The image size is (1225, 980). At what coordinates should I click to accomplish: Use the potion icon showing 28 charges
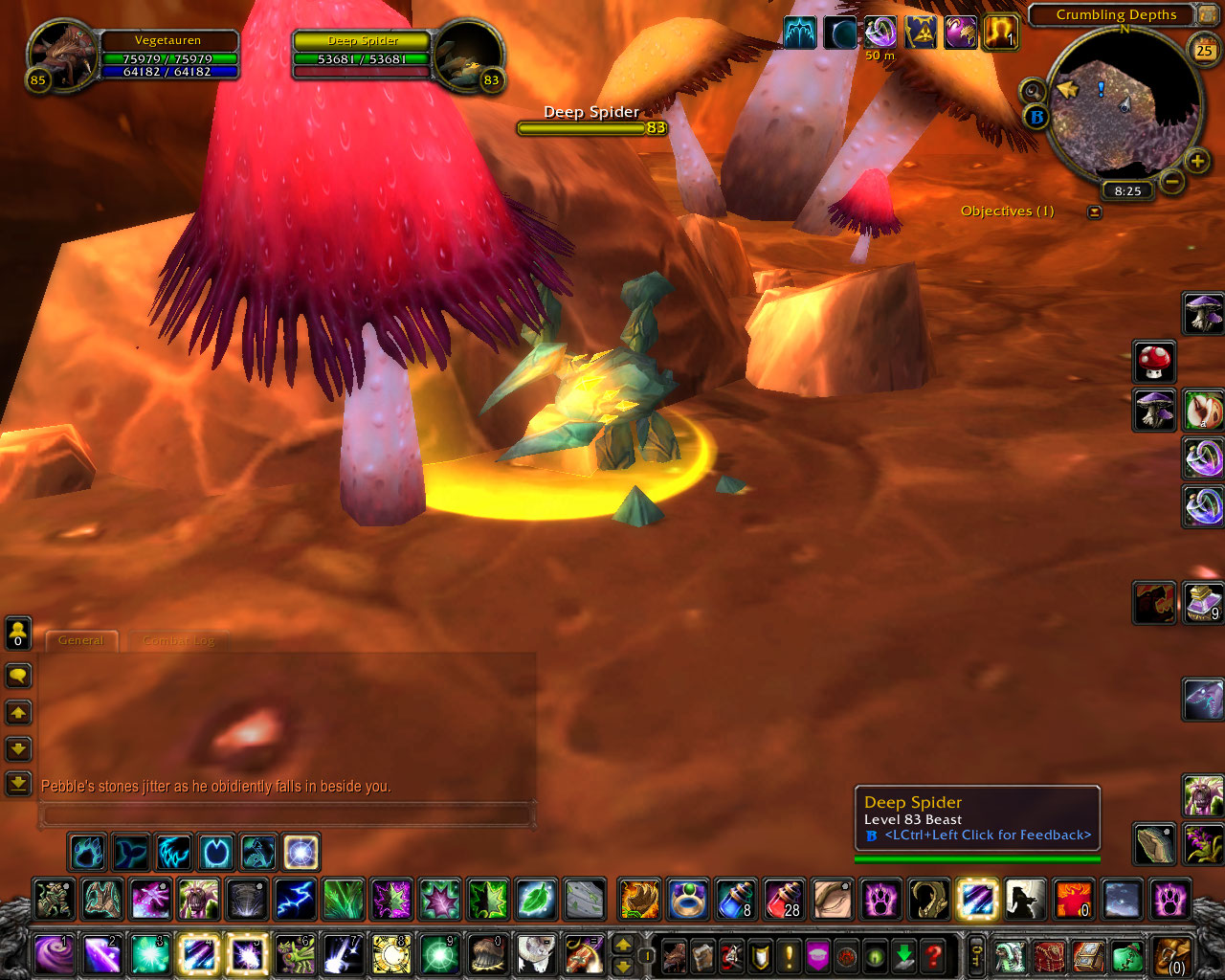(782, 900)
